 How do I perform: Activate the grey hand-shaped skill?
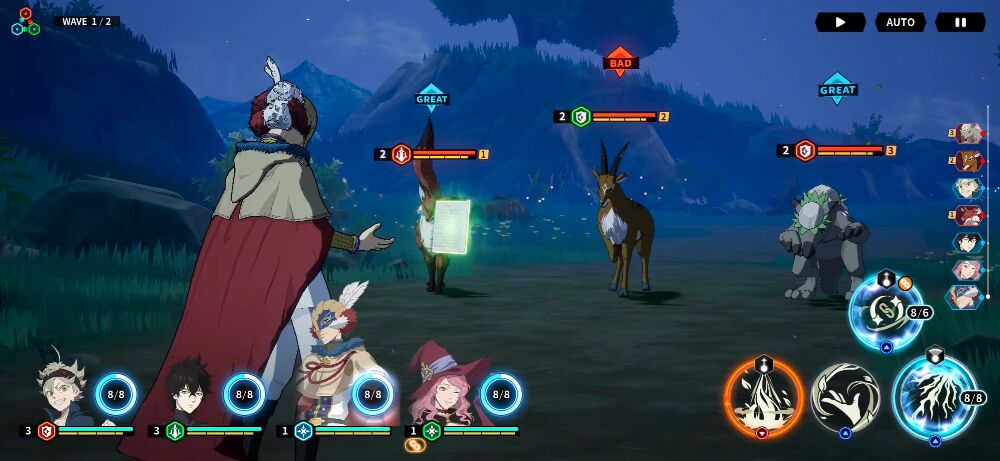(x=845, y=398)
